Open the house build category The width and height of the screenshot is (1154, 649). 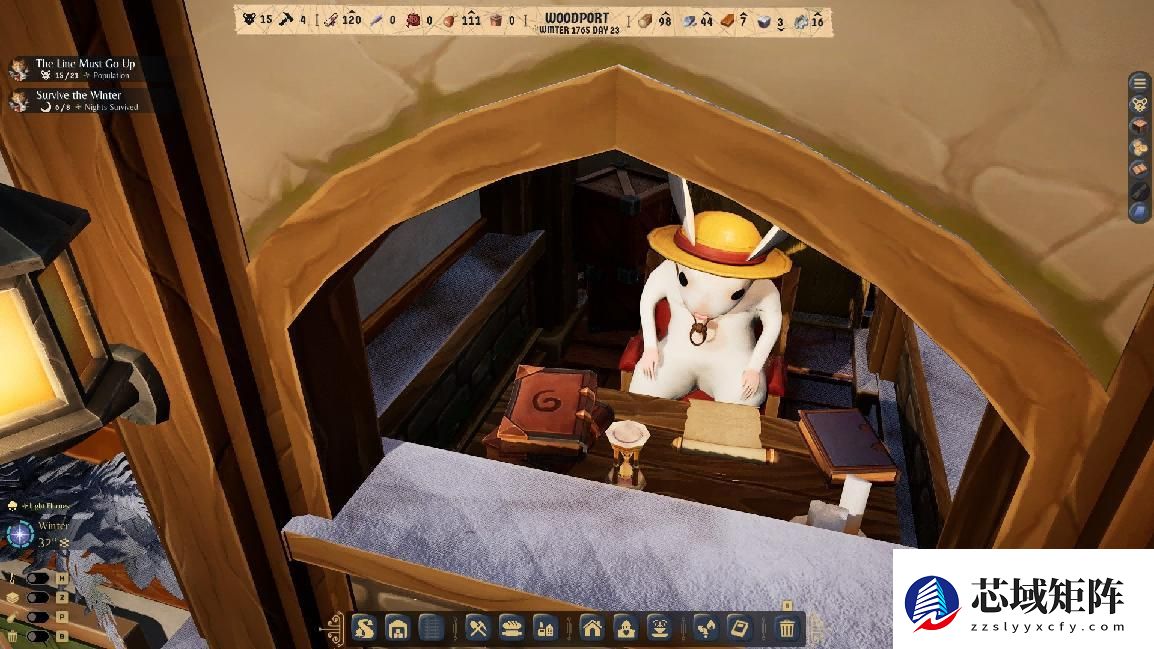coord(592,628)
